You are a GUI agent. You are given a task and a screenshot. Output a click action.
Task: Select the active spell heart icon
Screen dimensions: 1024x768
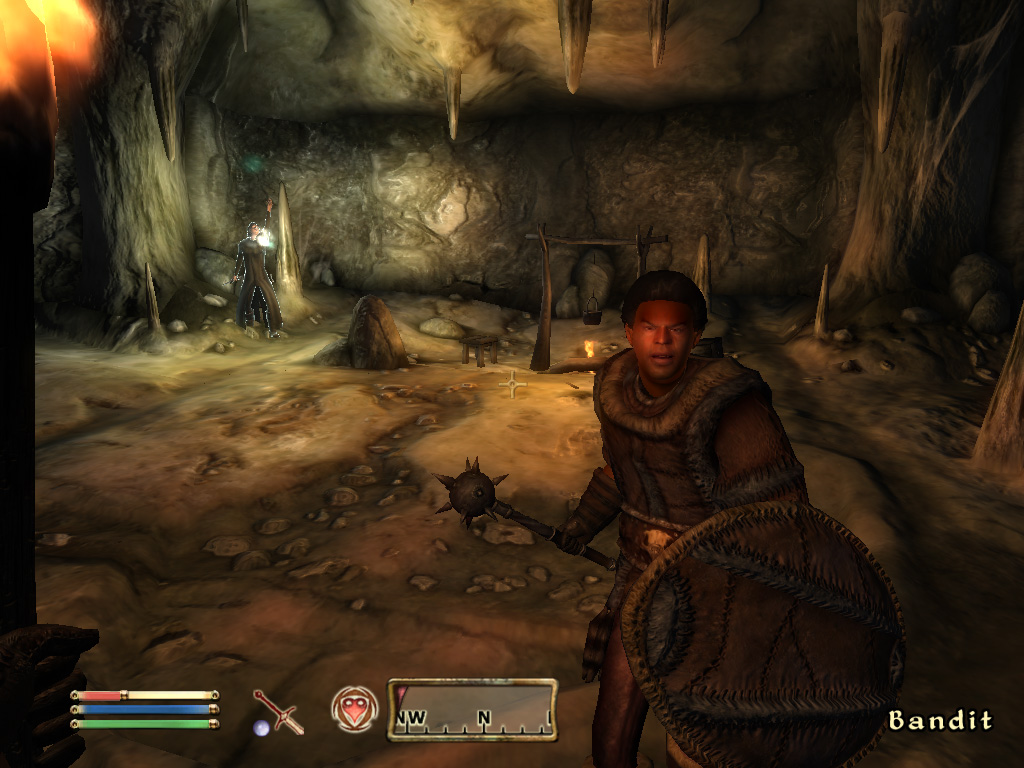click(x=354, y=709)
